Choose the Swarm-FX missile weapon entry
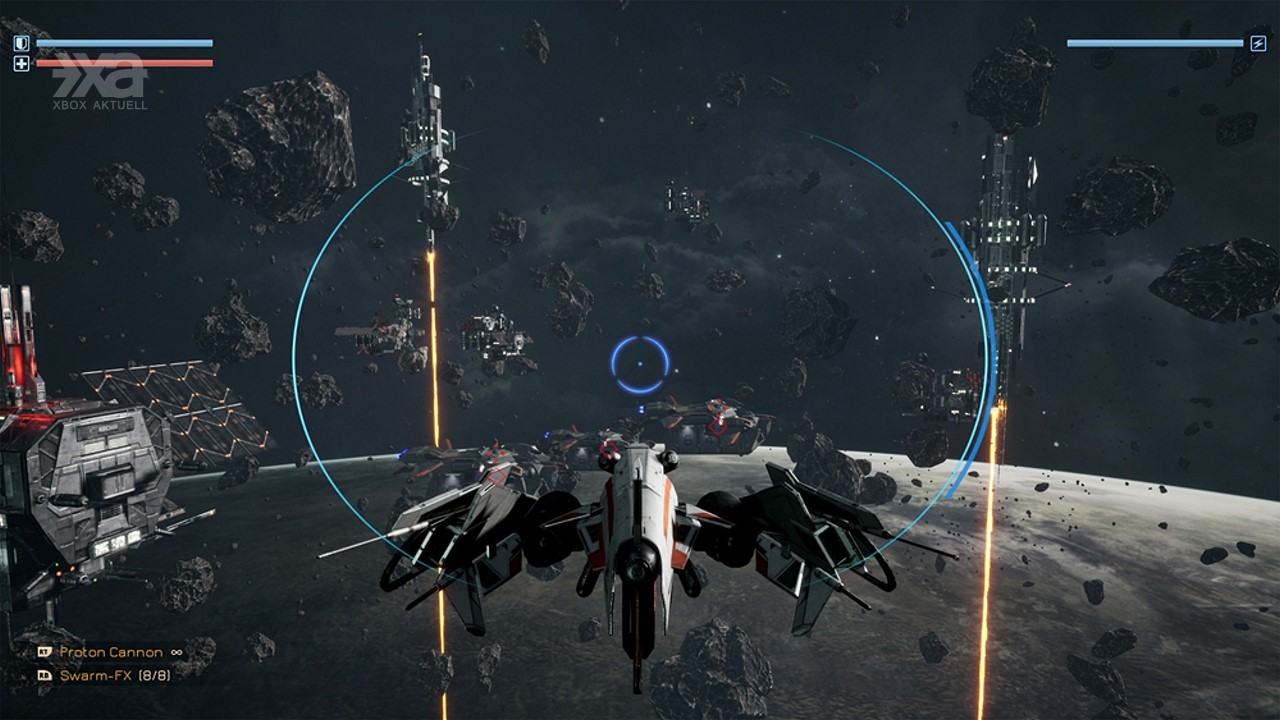This screenshot has height=720, width=1280. coord(114,676)
